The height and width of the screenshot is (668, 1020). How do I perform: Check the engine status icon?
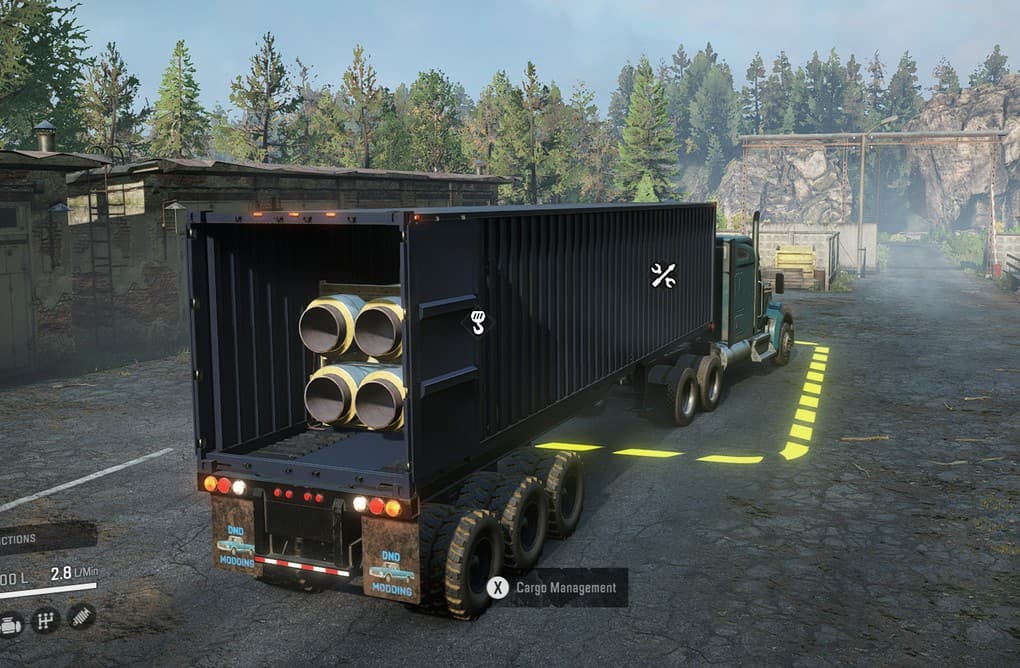coord(10,624)
